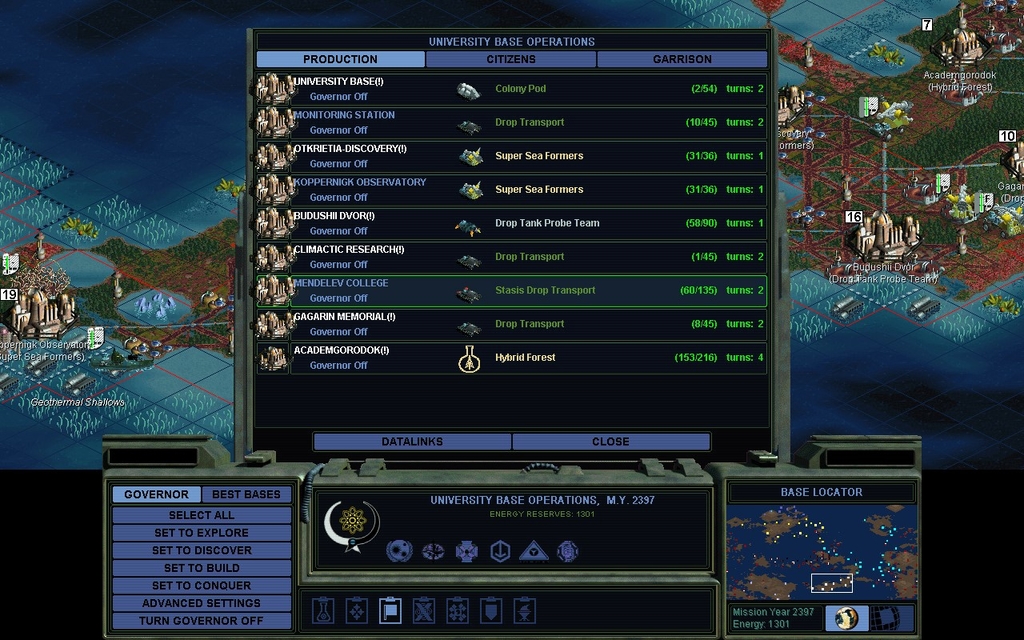Click the Select All button
Image resolution: width=1024 pixels, height=640 pixels.
click(x=201, y=515)
